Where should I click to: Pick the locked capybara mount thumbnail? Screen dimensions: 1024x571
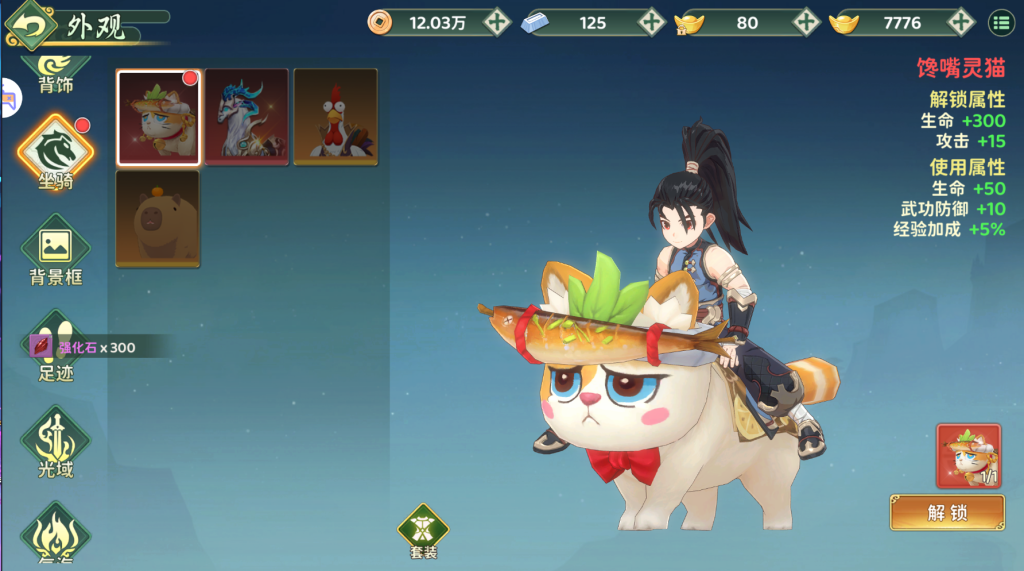click(x=158, y=219)
